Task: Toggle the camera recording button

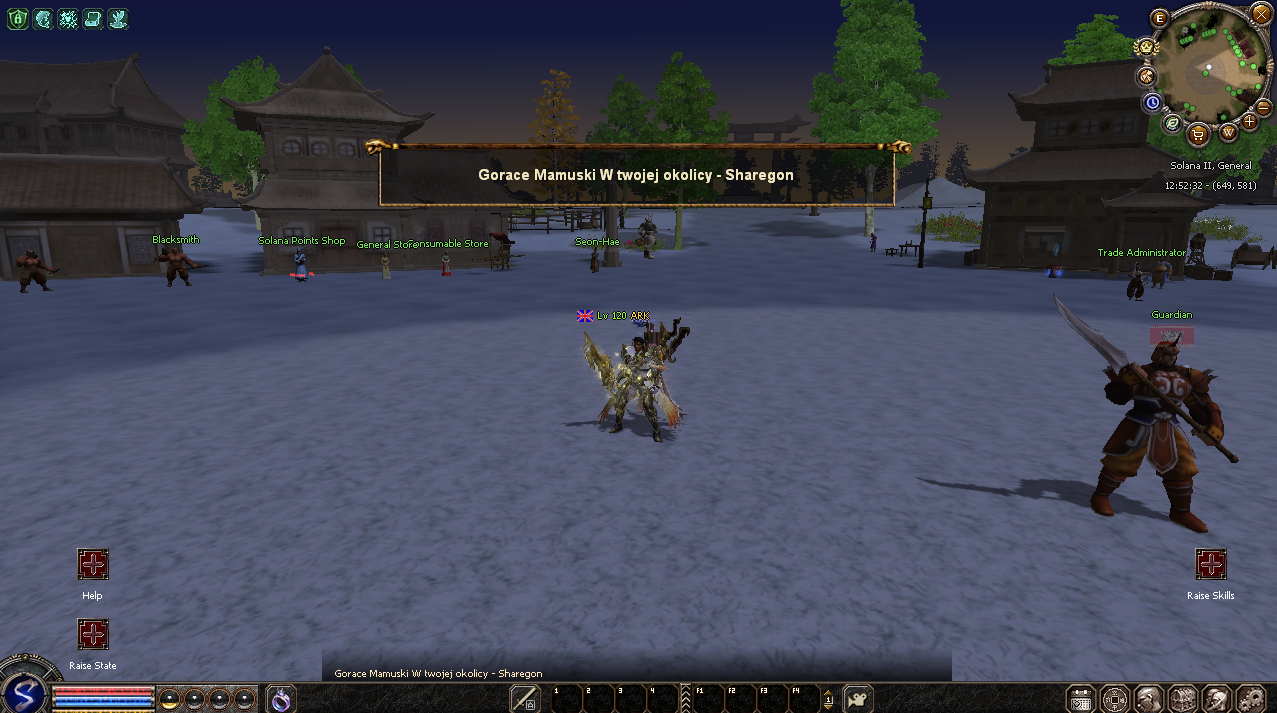Action: point(858,698)
